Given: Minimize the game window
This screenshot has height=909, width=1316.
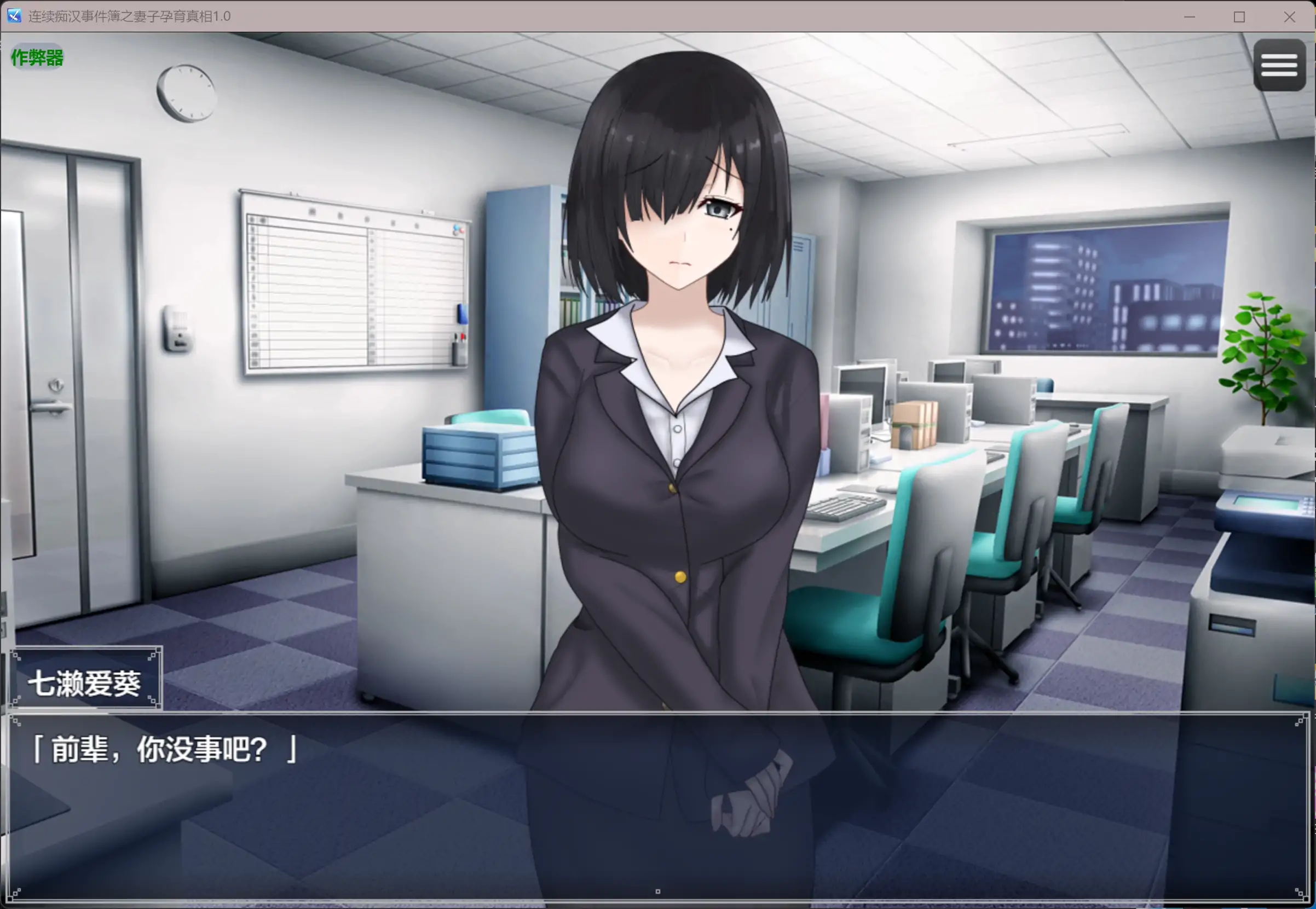Looking at the screenshot, I should (1189, 17).
